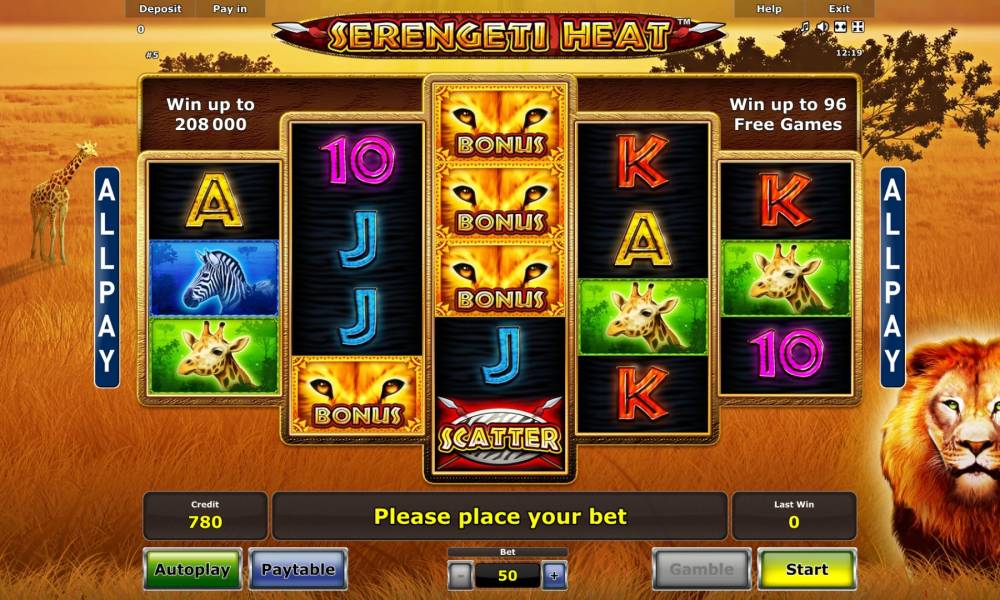This screenshot has height=600, width=1000.
Task: Spin the reels with the Start button
Action: (806, 569)
